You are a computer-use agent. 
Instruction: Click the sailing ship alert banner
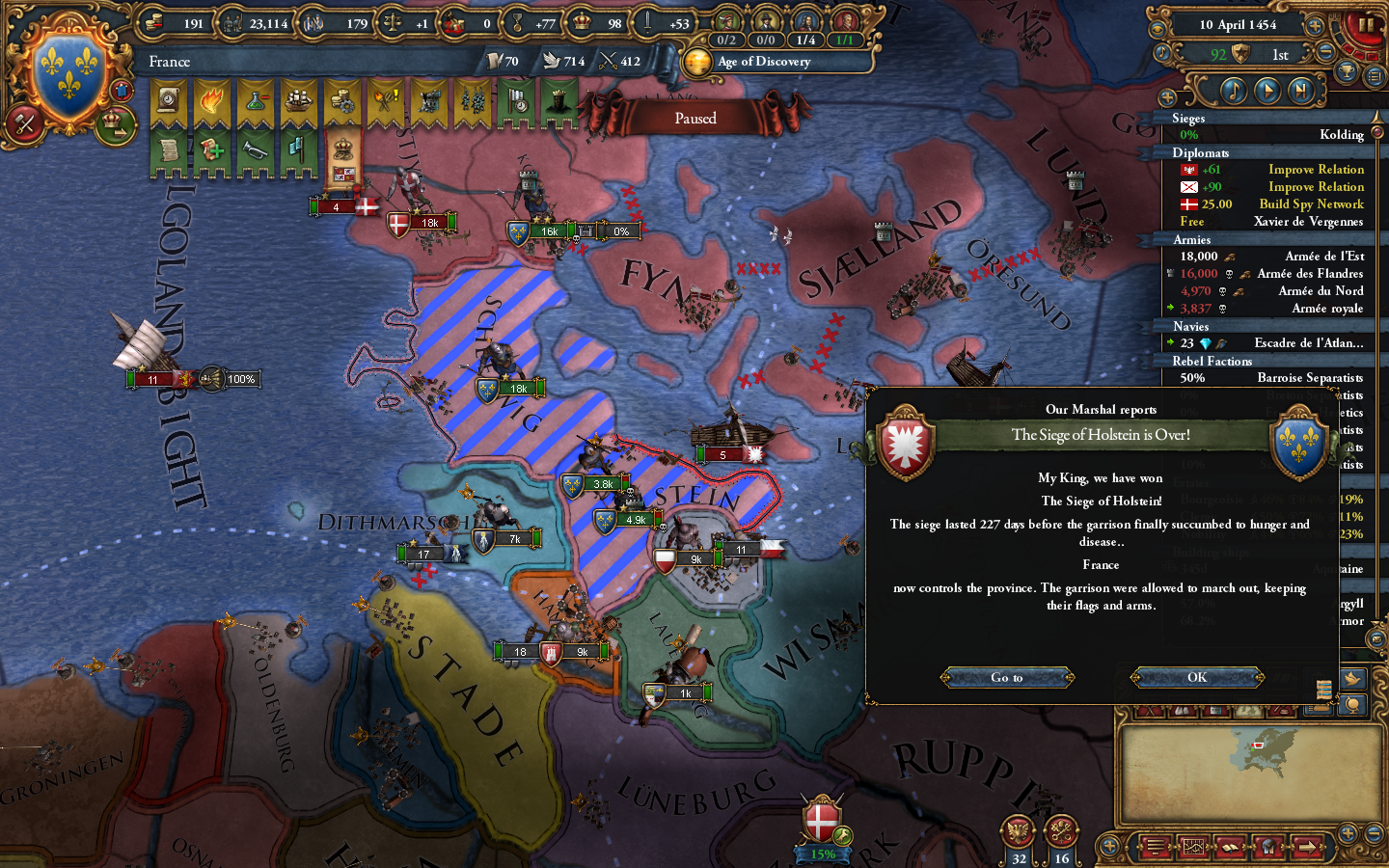point(298,98)
